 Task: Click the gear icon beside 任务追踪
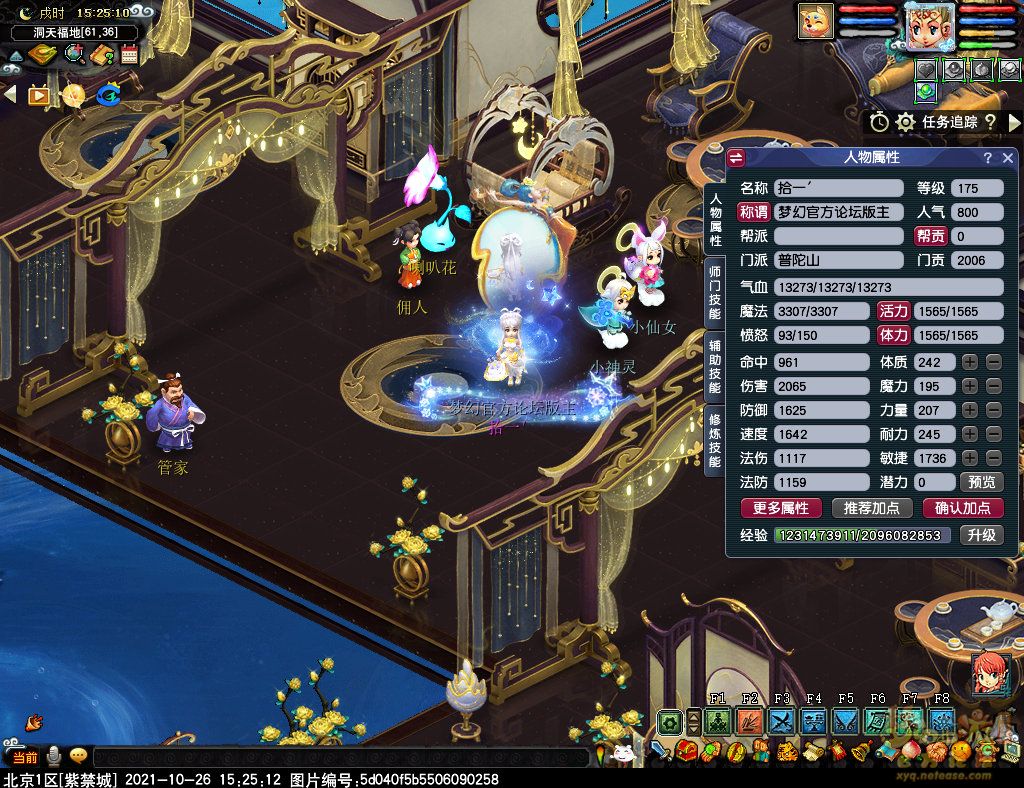906,122
